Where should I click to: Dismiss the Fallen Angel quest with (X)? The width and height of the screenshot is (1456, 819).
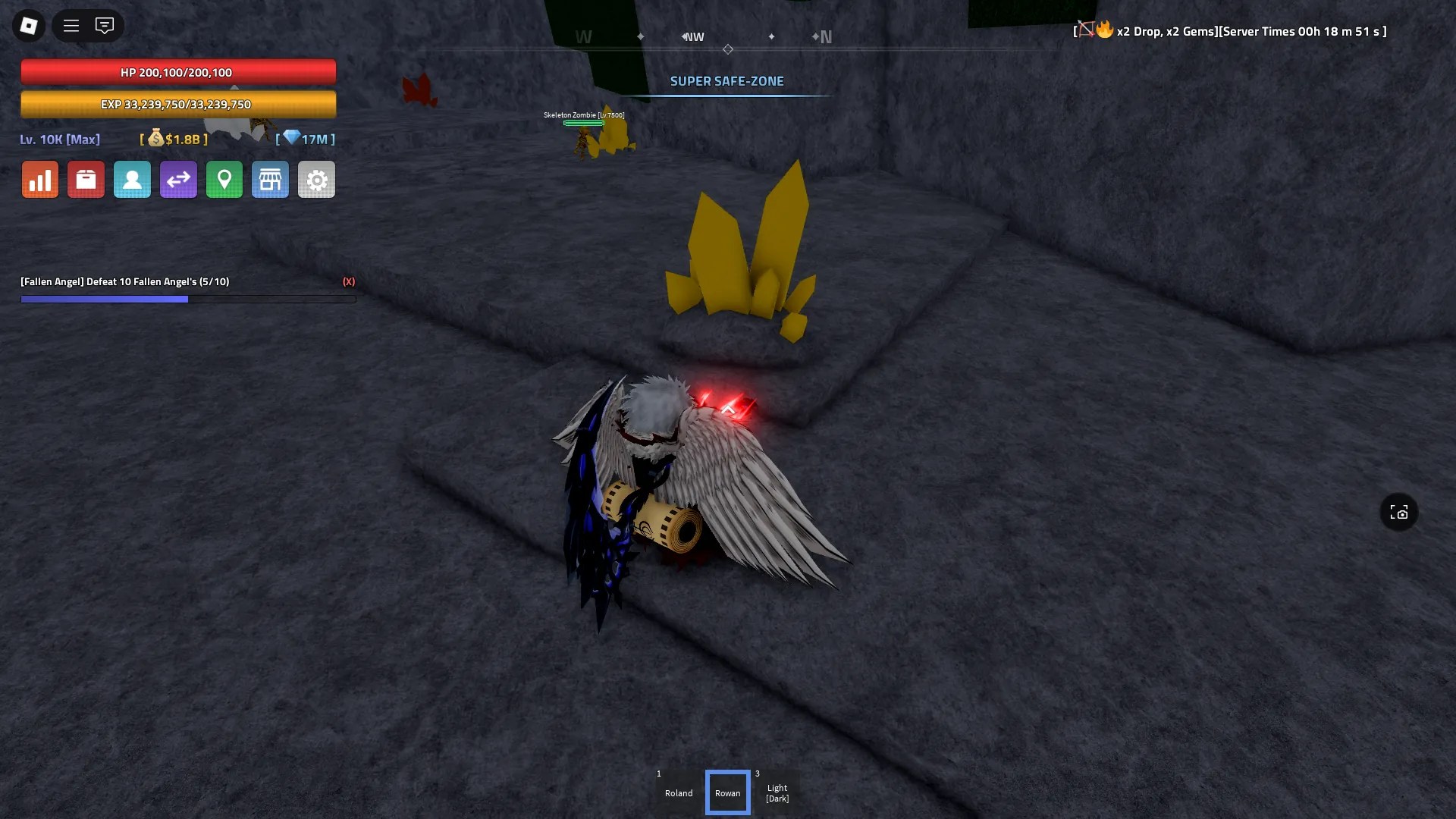(349, 281)
